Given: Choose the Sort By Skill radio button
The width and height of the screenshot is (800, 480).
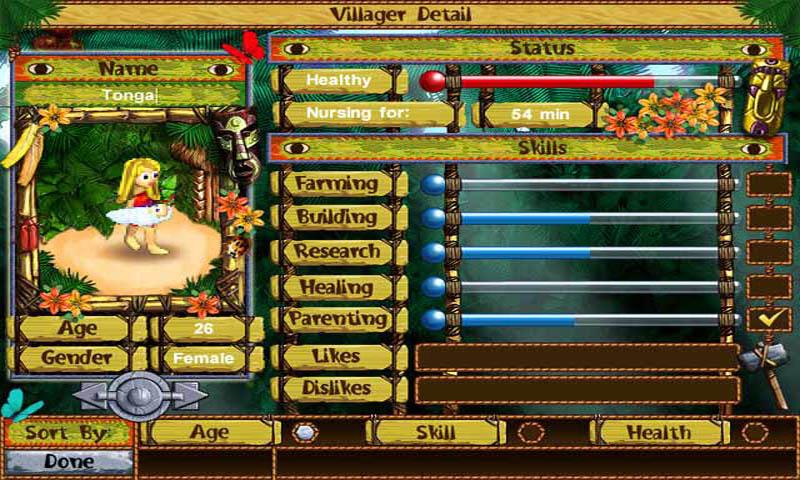Looking at the screenshot, I should click(530, 433).
